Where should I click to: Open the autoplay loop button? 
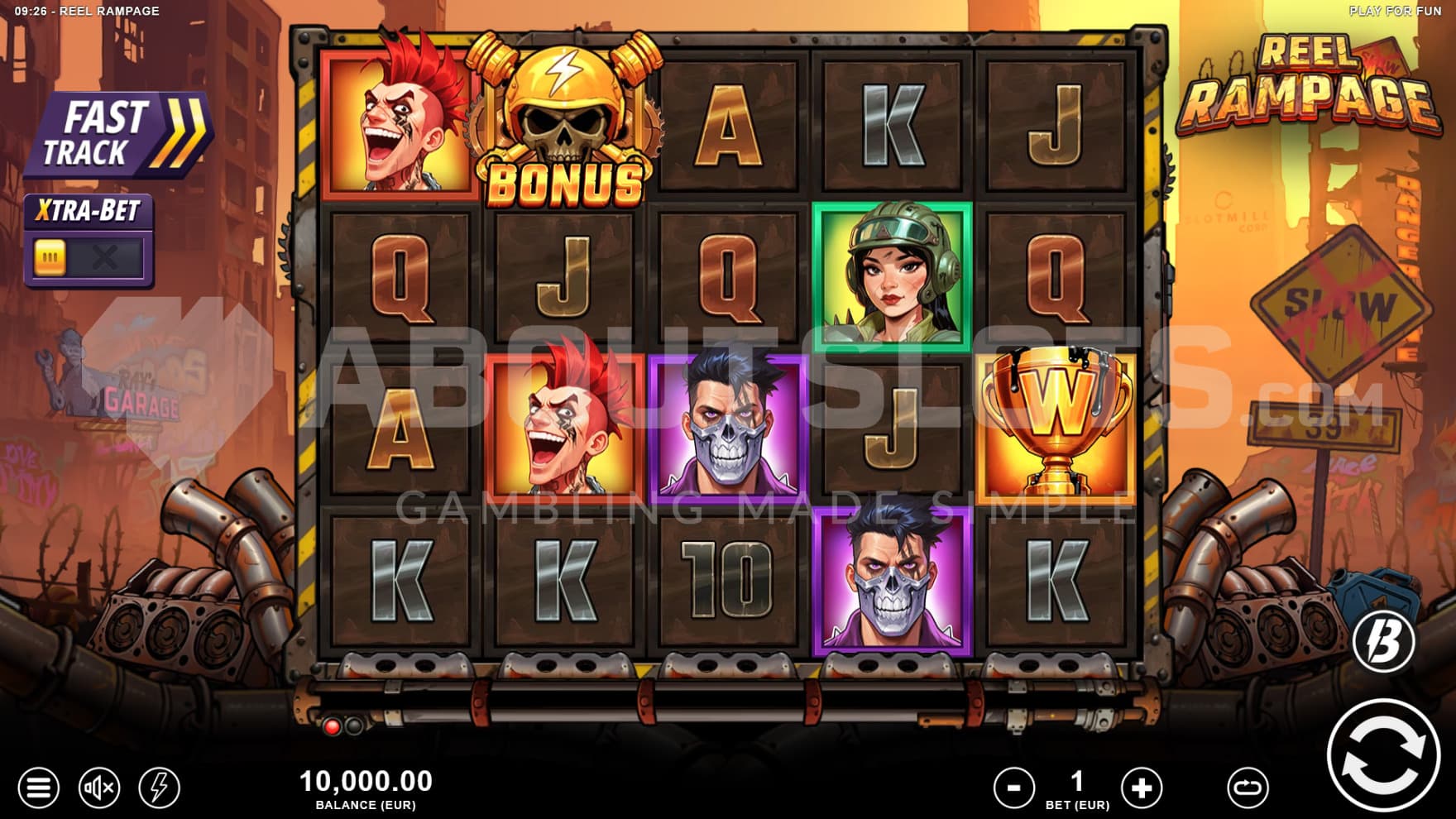1248,787
